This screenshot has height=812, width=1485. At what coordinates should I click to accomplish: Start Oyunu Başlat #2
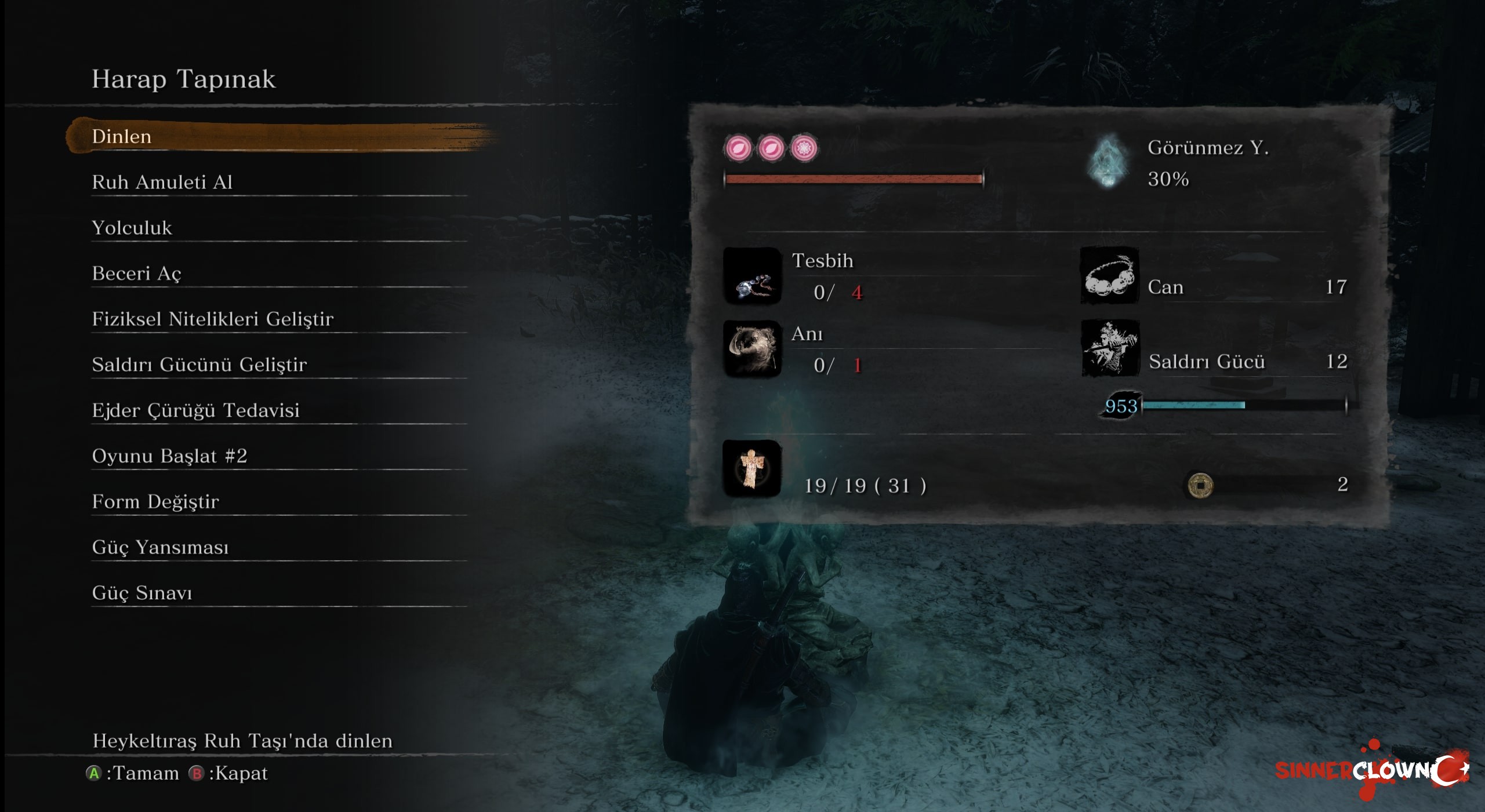170,456
